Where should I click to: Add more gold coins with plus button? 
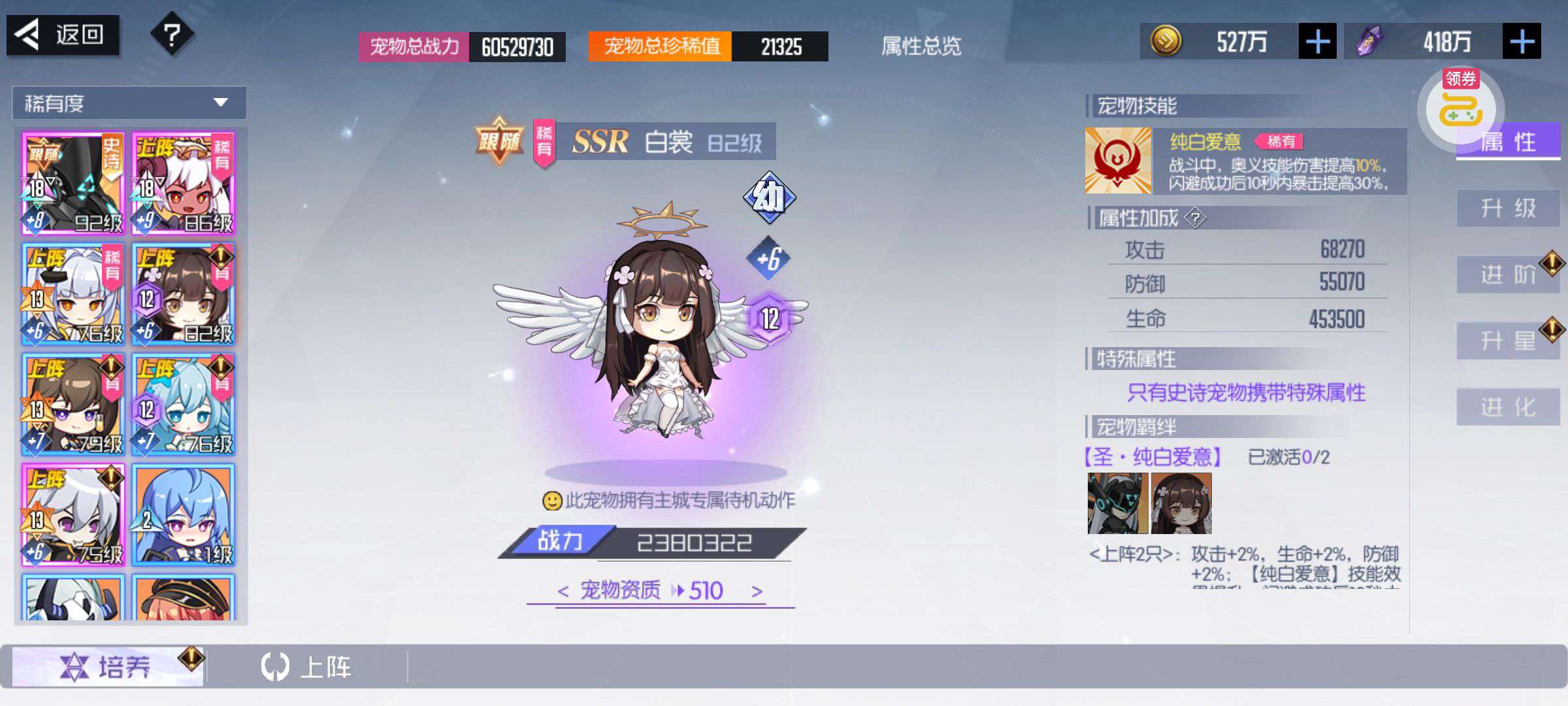click(x=1316, y=42)
